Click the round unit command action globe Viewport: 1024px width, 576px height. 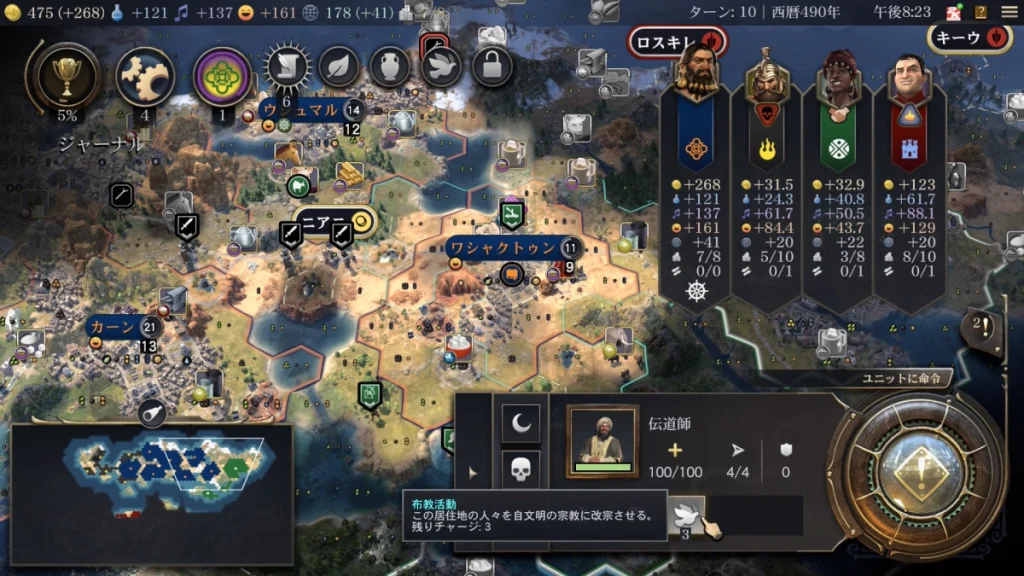pyautogui.click(x=915, y=477)
